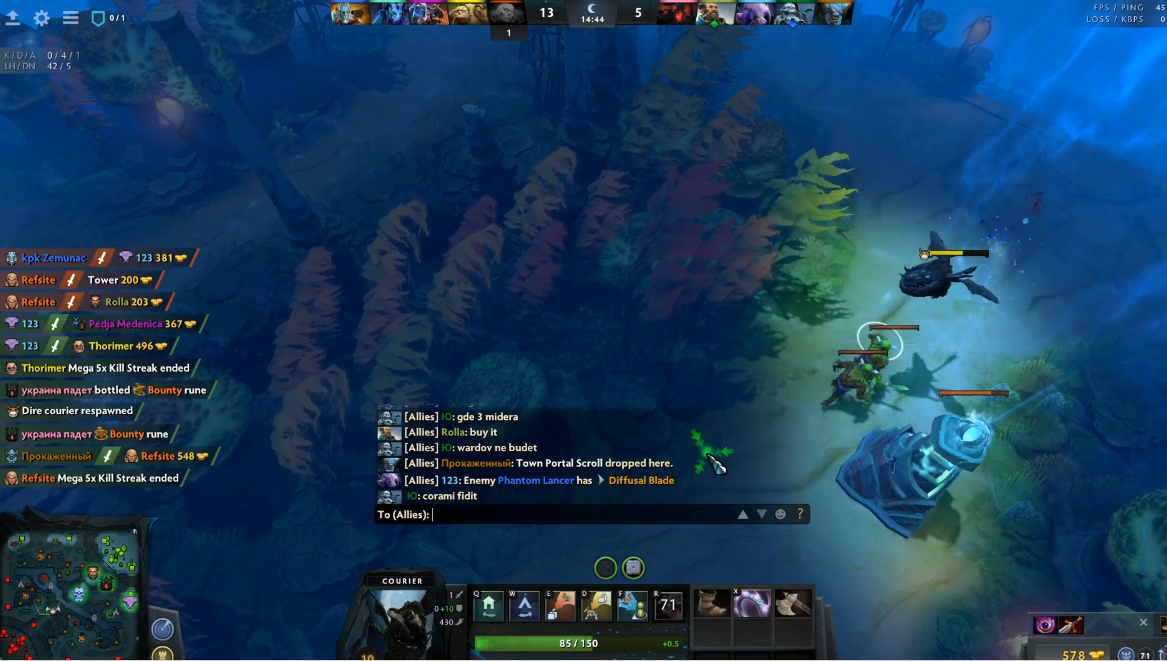1167x661 pixels.
Task: Close the quick-buy panel
Action: click(x=1144, y=622)
